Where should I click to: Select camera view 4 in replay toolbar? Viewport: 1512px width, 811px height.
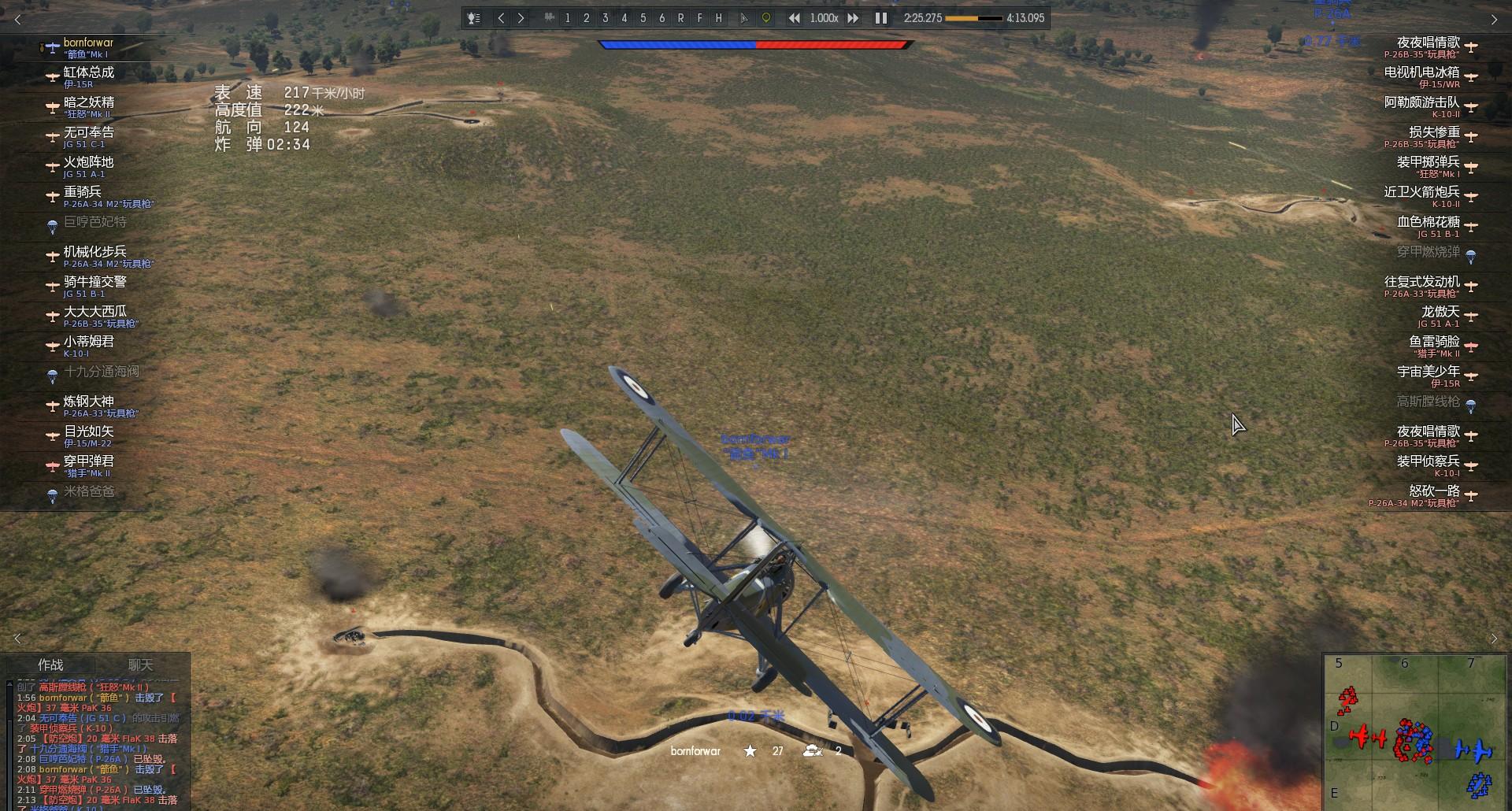tap(624, 18)
